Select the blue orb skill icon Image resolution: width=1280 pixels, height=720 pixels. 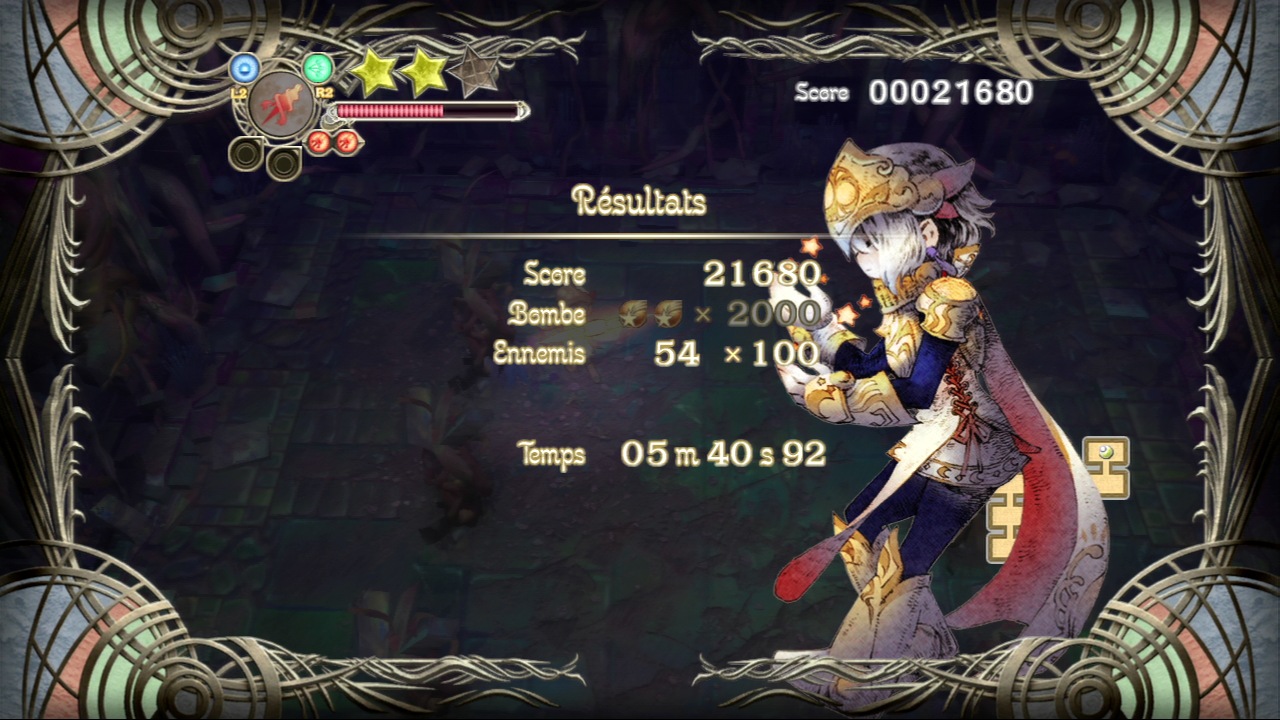(x=244, y=68)
